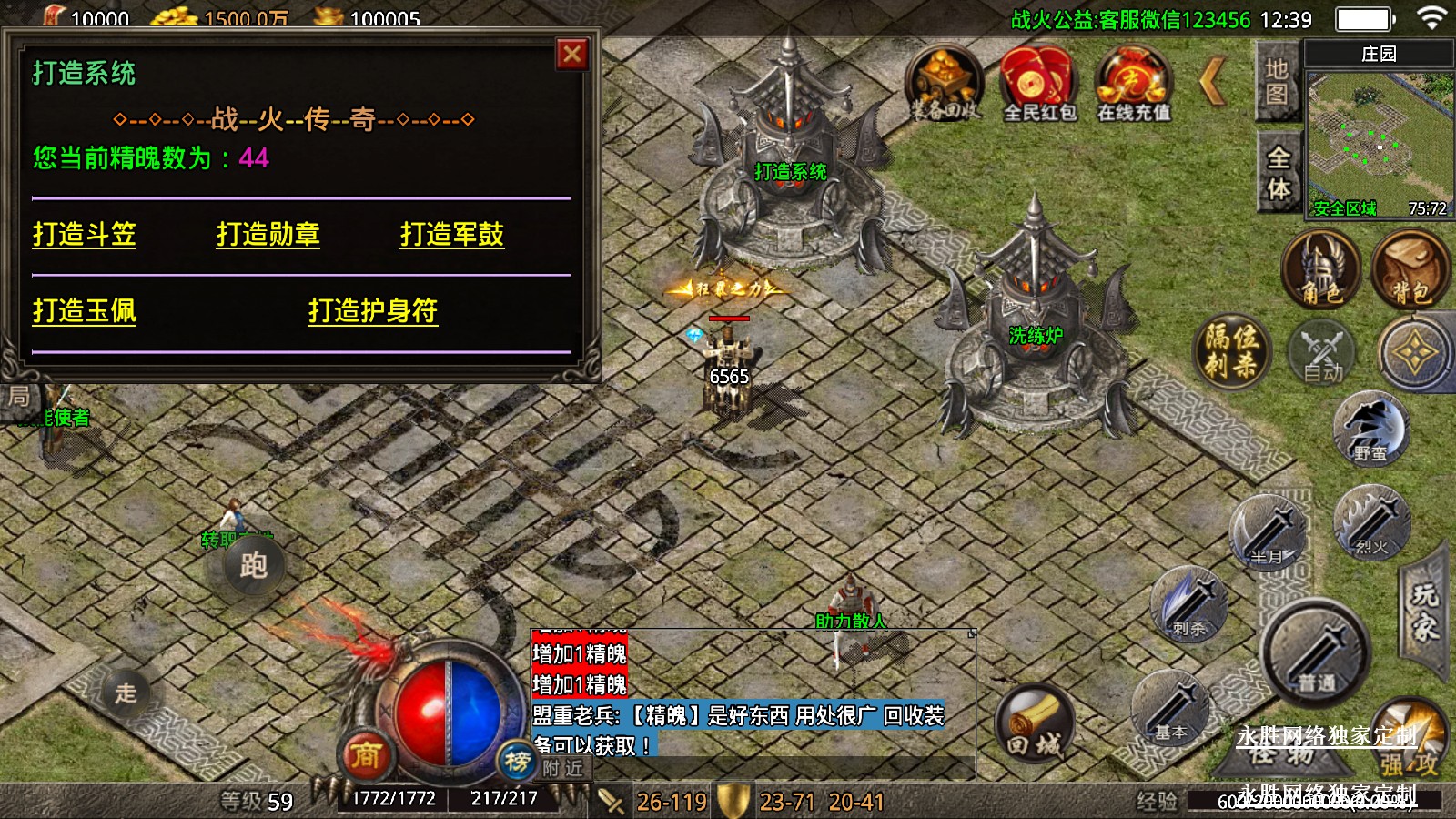Choose 打造玉佩 forging link

point(85,311)
